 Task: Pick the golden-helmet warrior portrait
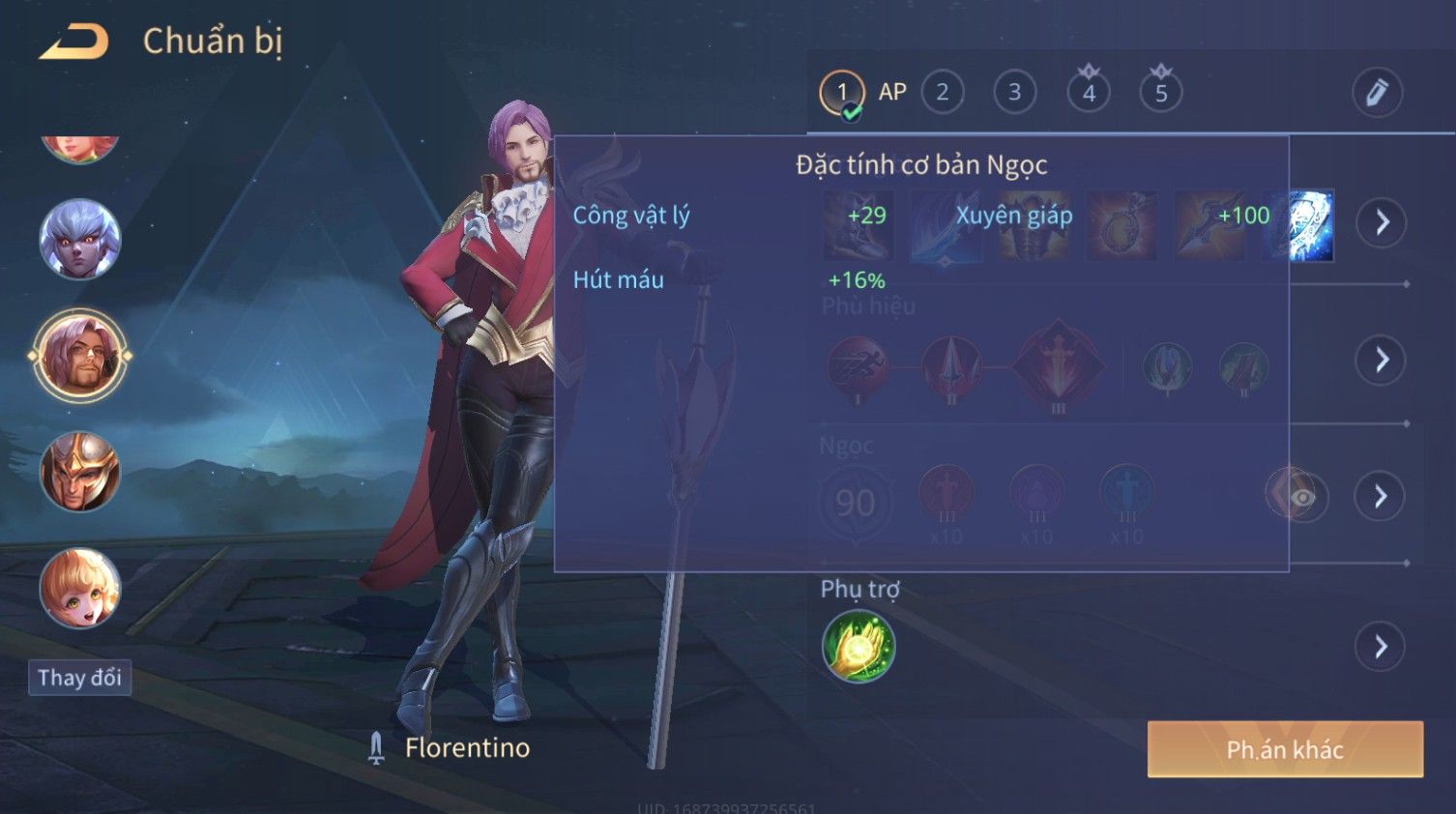point(80,472)
